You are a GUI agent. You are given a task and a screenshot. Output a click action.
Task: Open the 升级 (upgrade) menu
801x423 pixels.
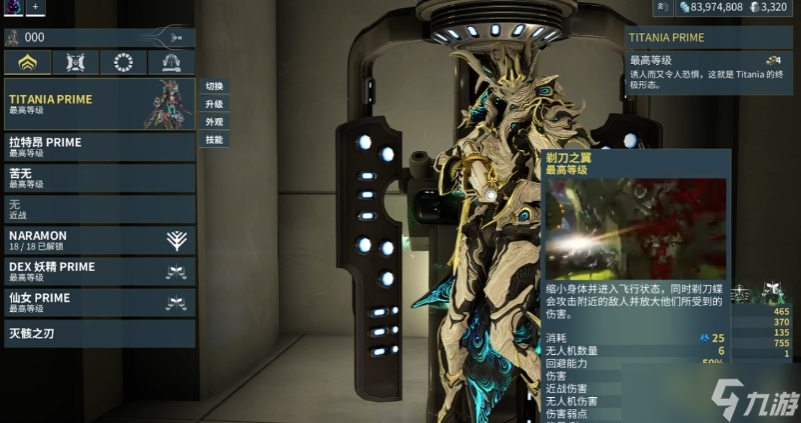pyautogui.click(x=214, y=104)
